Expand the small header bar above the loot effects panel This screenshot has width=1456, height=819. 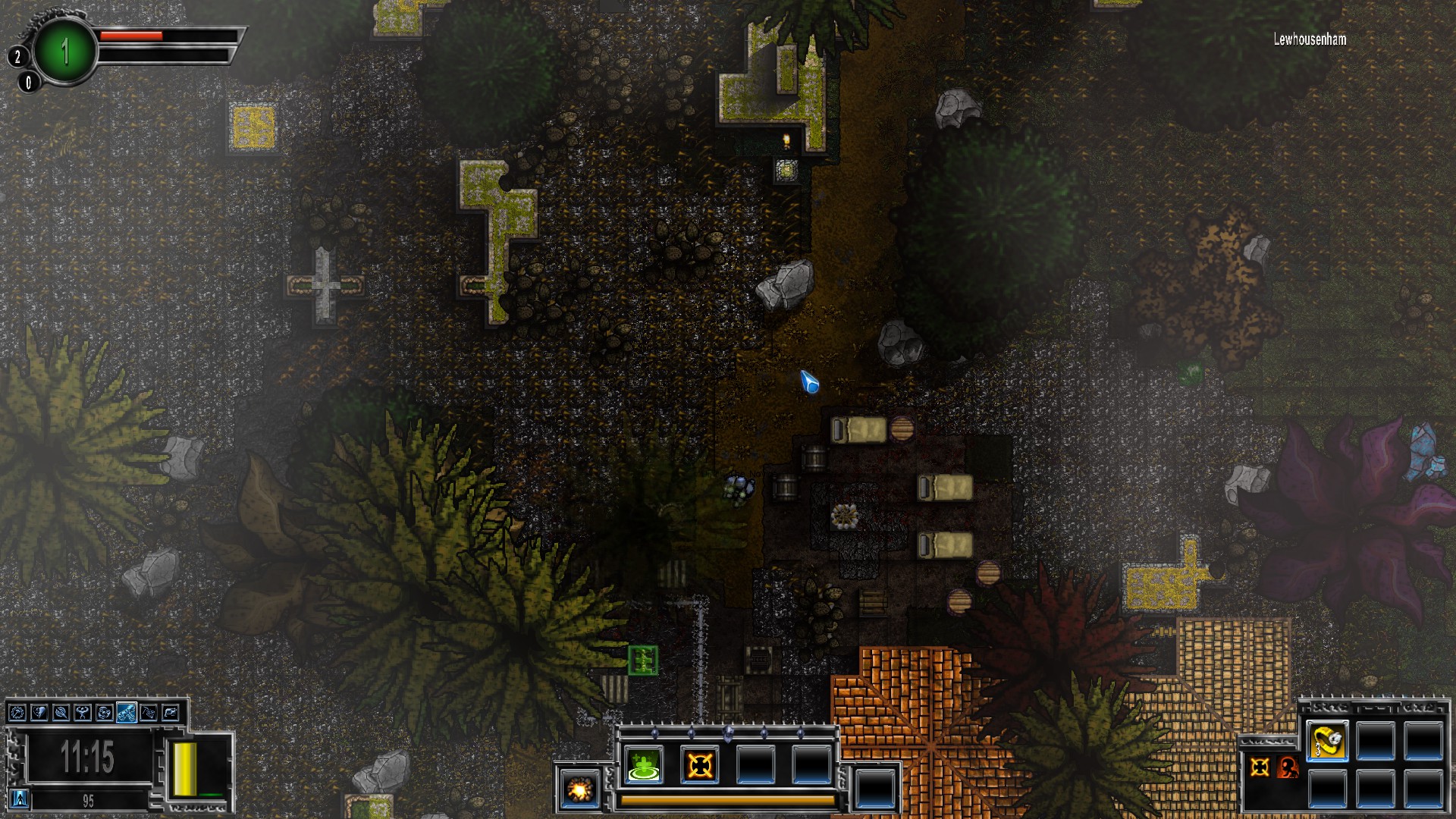(1269, 742)
